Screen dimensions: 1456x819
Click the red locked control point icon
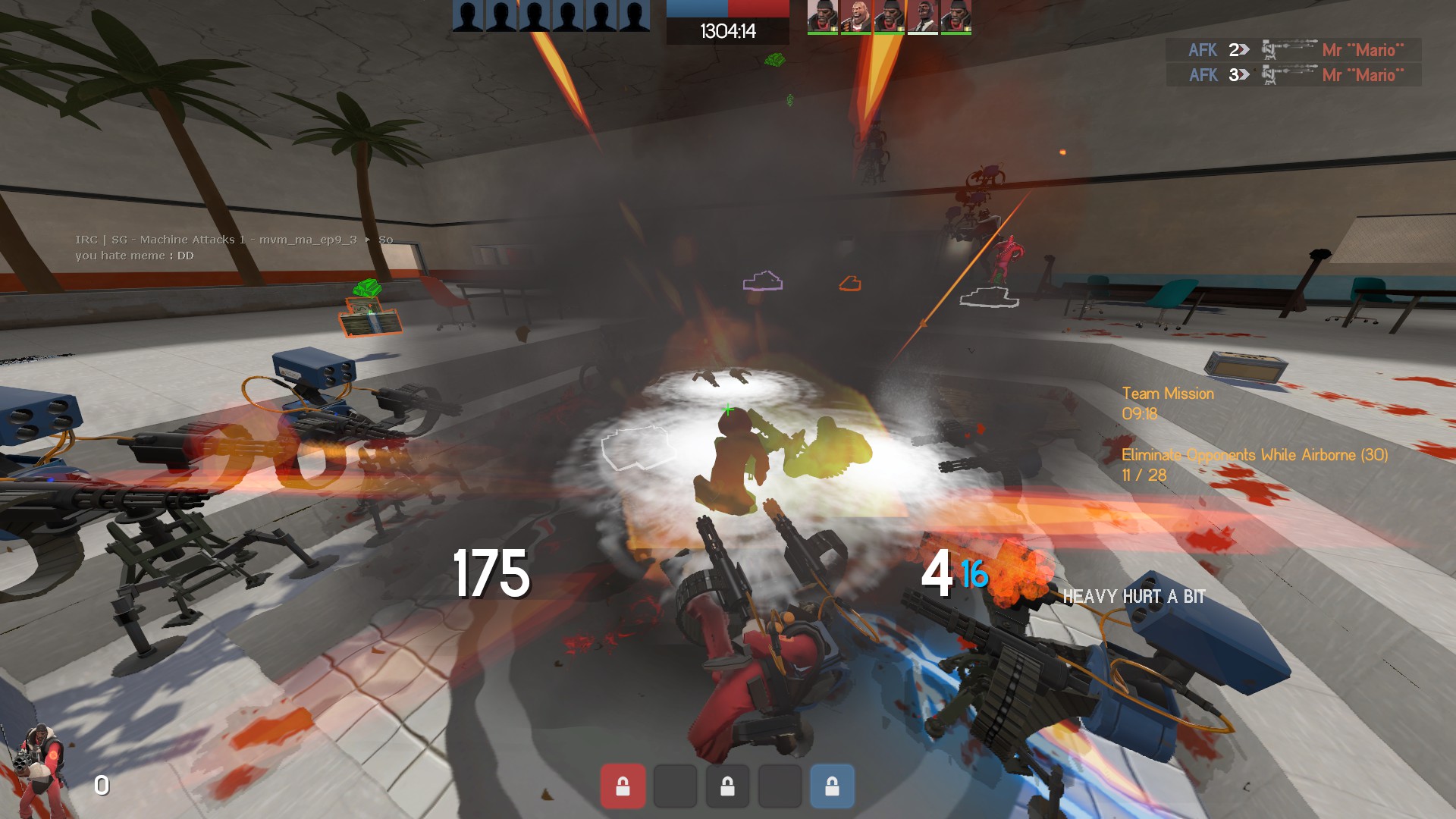coord(623,786)
